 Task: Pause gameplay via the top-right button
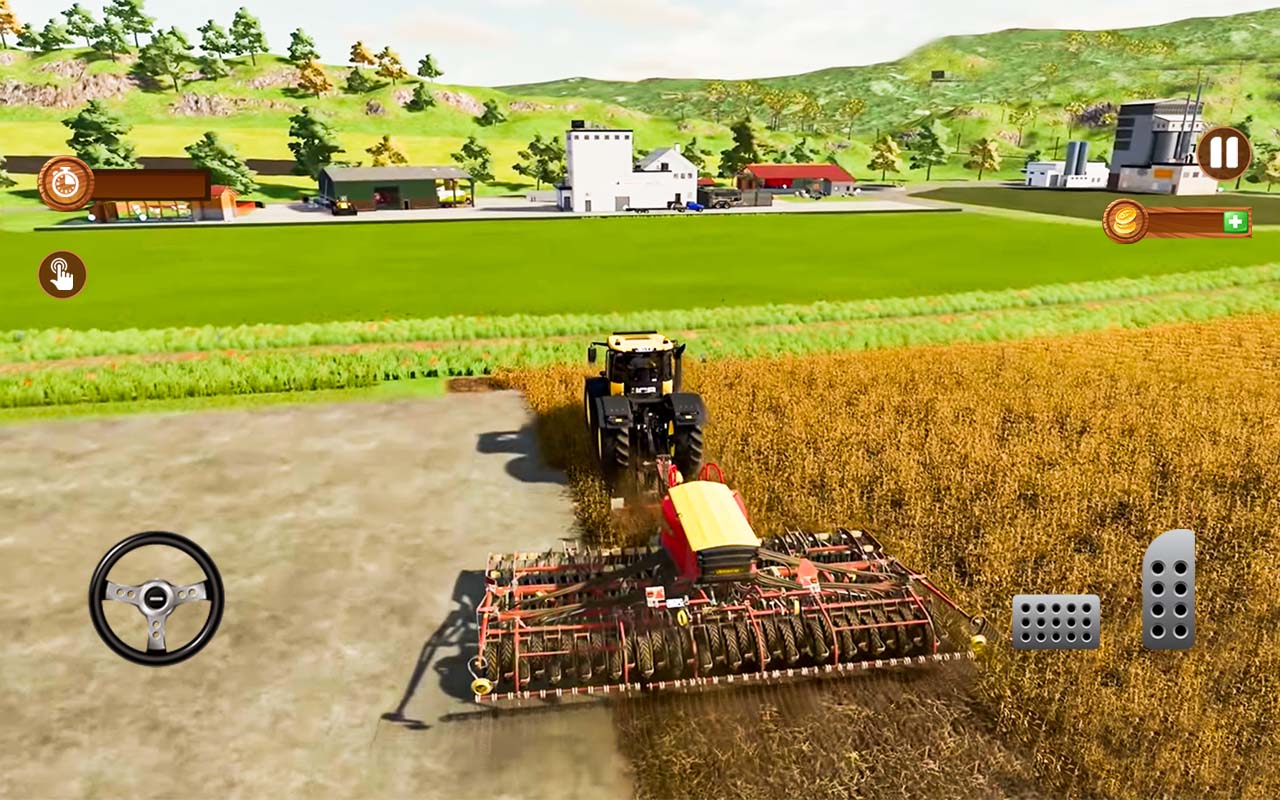(x=1222, y=155)
